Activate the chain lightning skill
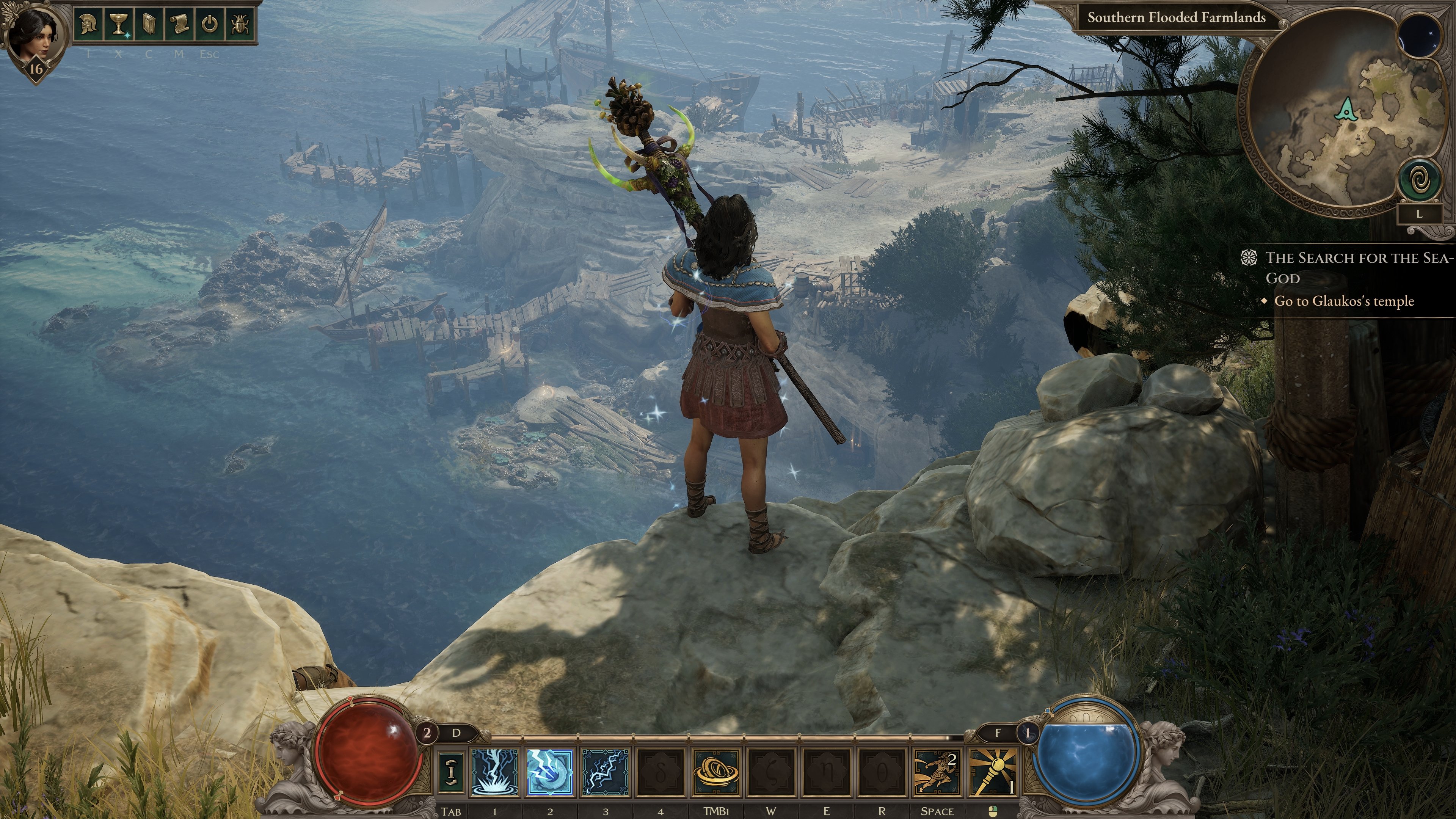Viewport: 1456px width, 819px height. click(605, 772)
